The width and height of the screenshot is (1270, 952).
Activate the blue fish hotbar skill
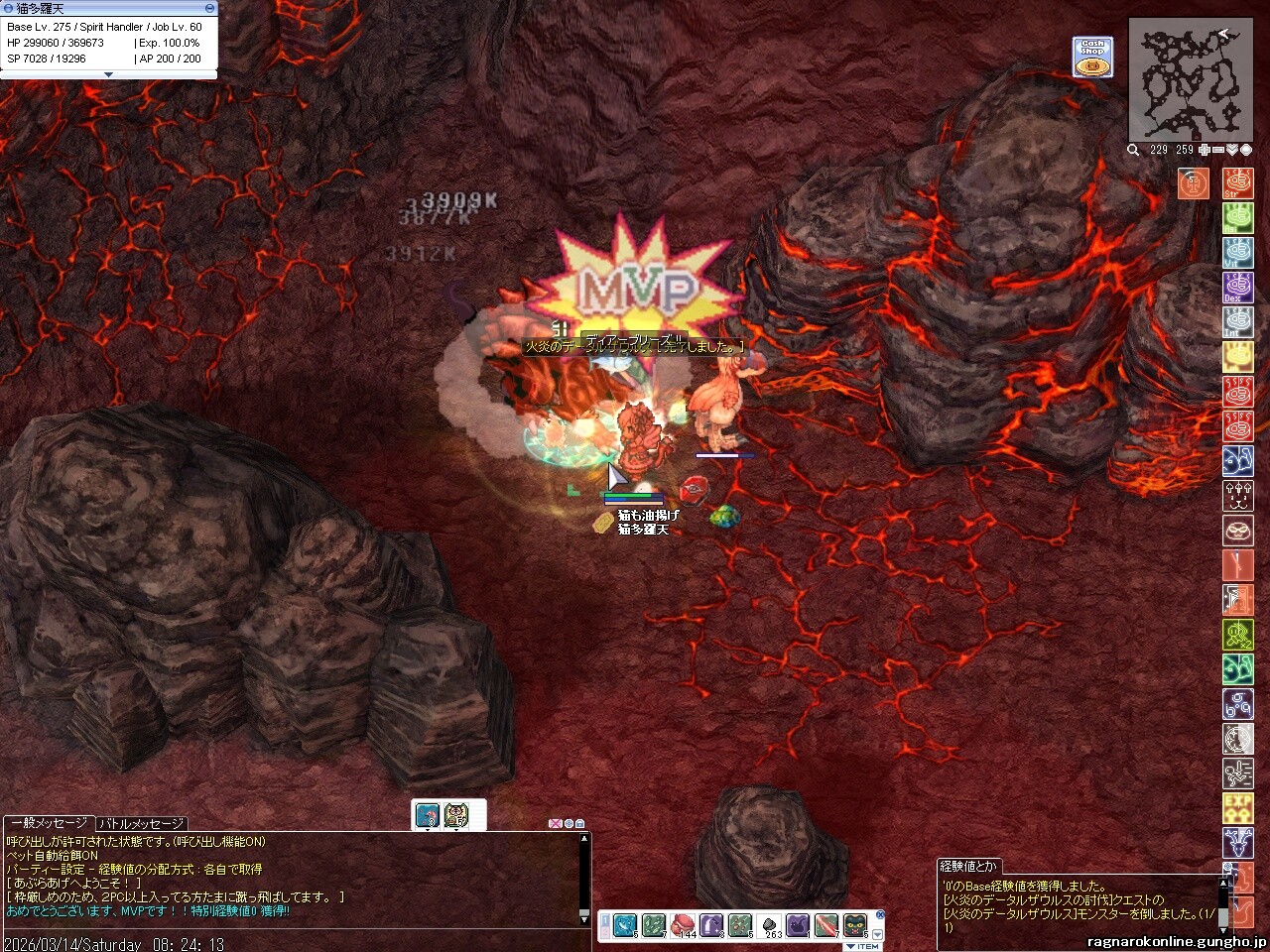tap(625, 925)
